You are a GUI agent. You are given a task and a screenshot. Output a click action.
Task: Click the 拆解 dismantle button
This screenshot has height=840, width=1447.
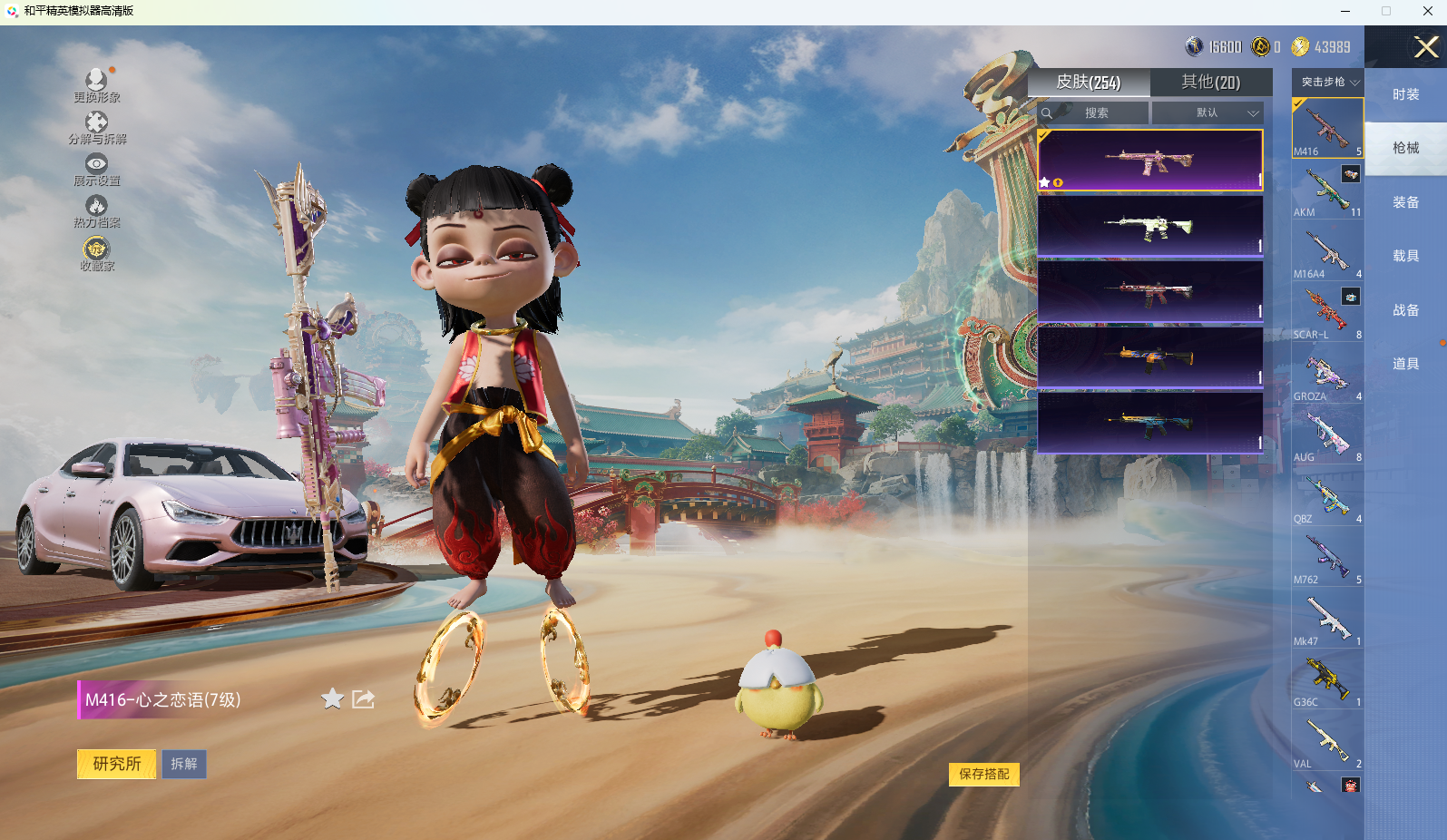[184, 764]
